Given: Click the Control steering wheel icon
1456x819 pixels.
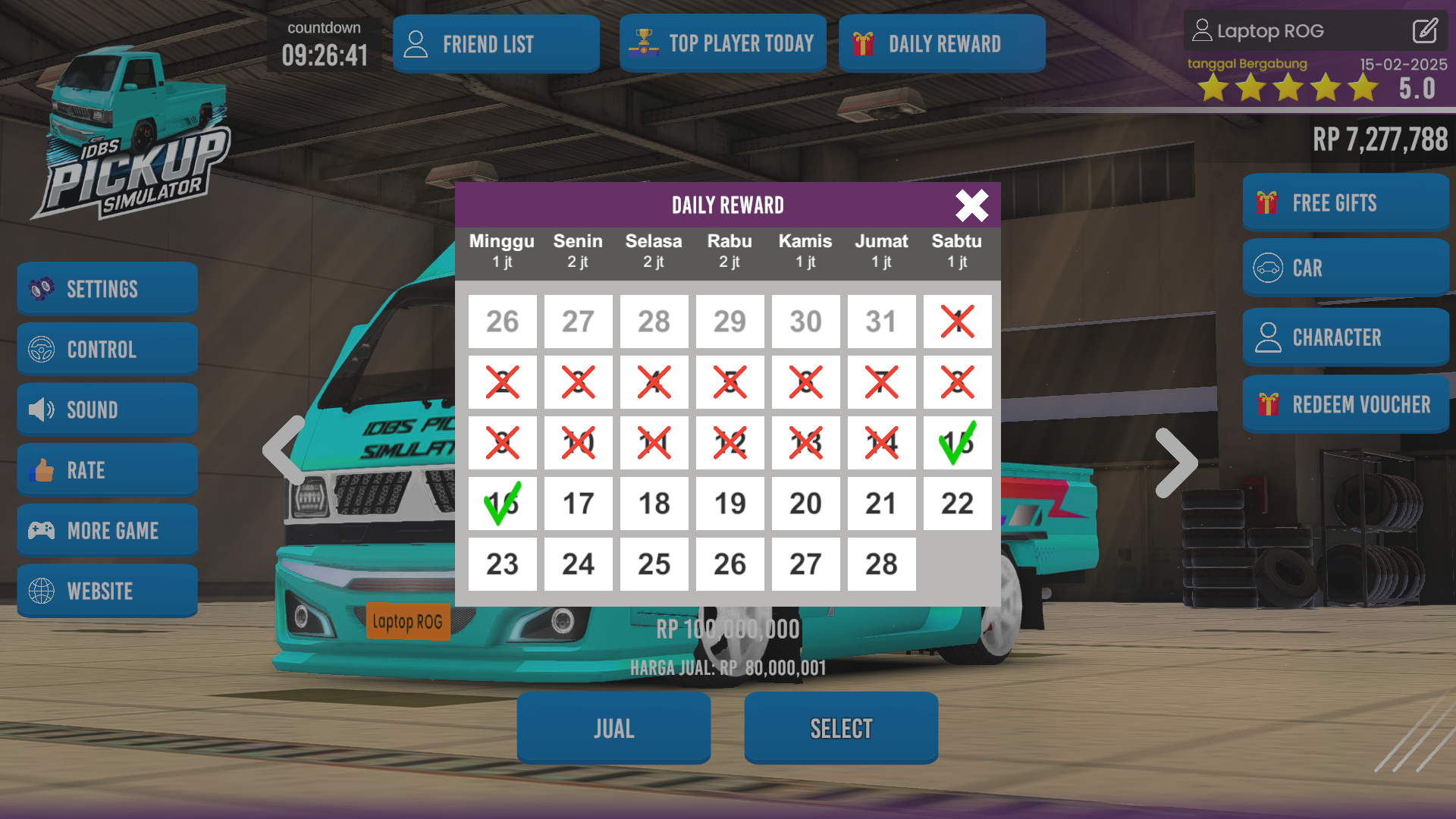Looking at the screenshot, I should (x=42, y=349).
